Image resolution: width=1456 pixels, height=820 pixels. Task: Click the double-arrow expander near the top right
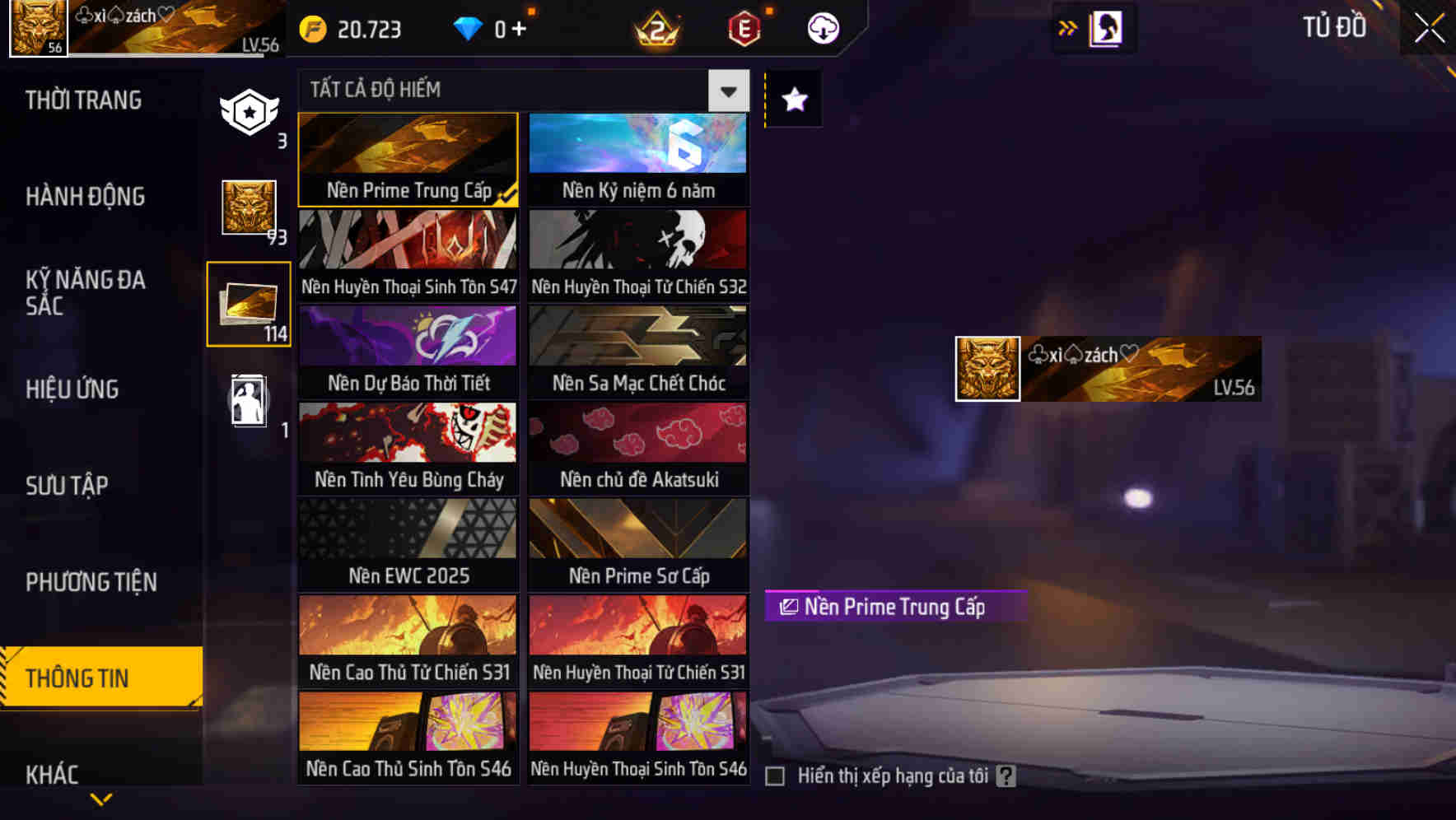(x=1067, y=27)
